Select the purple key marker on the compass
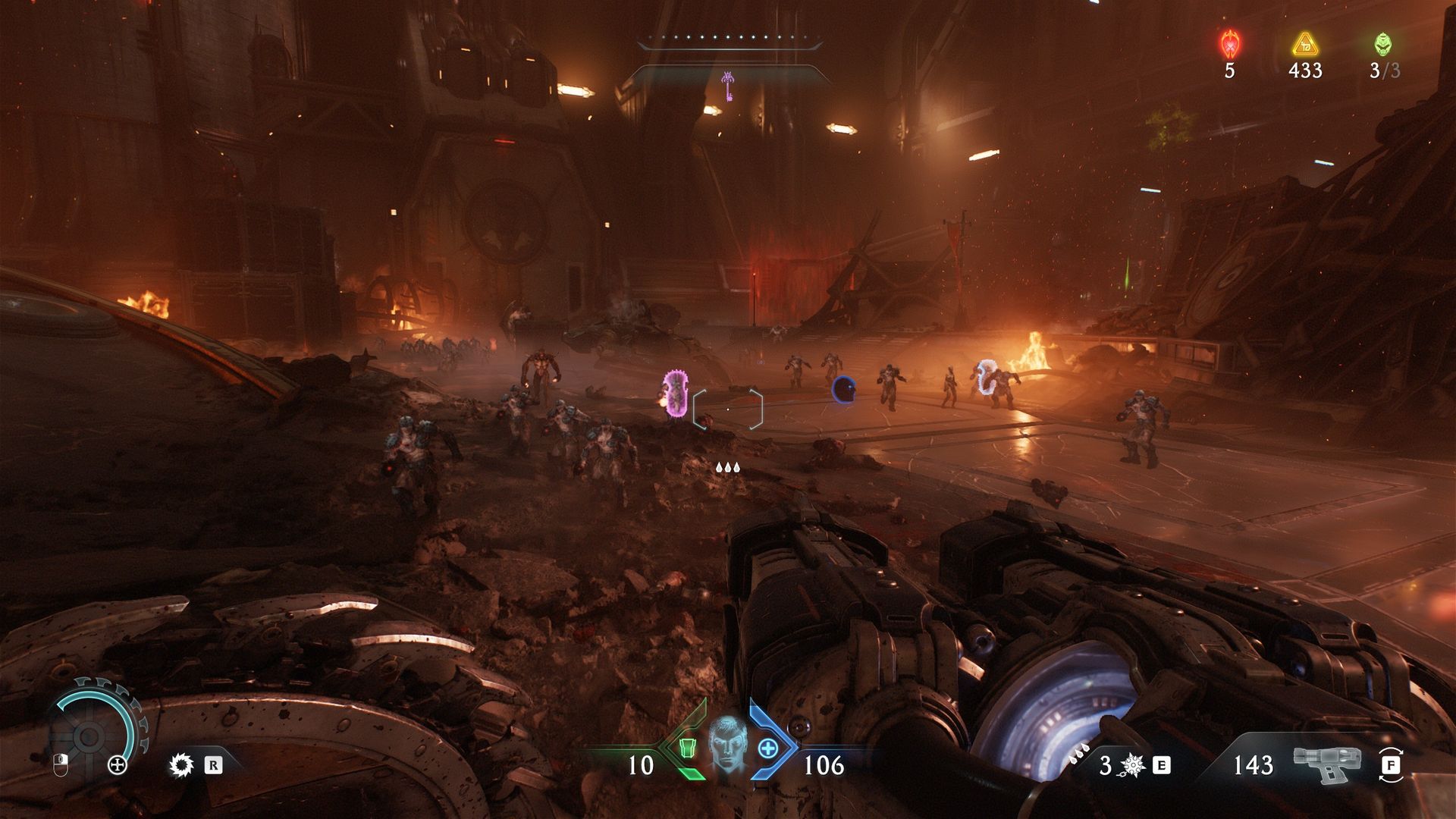Viewport: 1456px width, 819px height. [728, 86]
